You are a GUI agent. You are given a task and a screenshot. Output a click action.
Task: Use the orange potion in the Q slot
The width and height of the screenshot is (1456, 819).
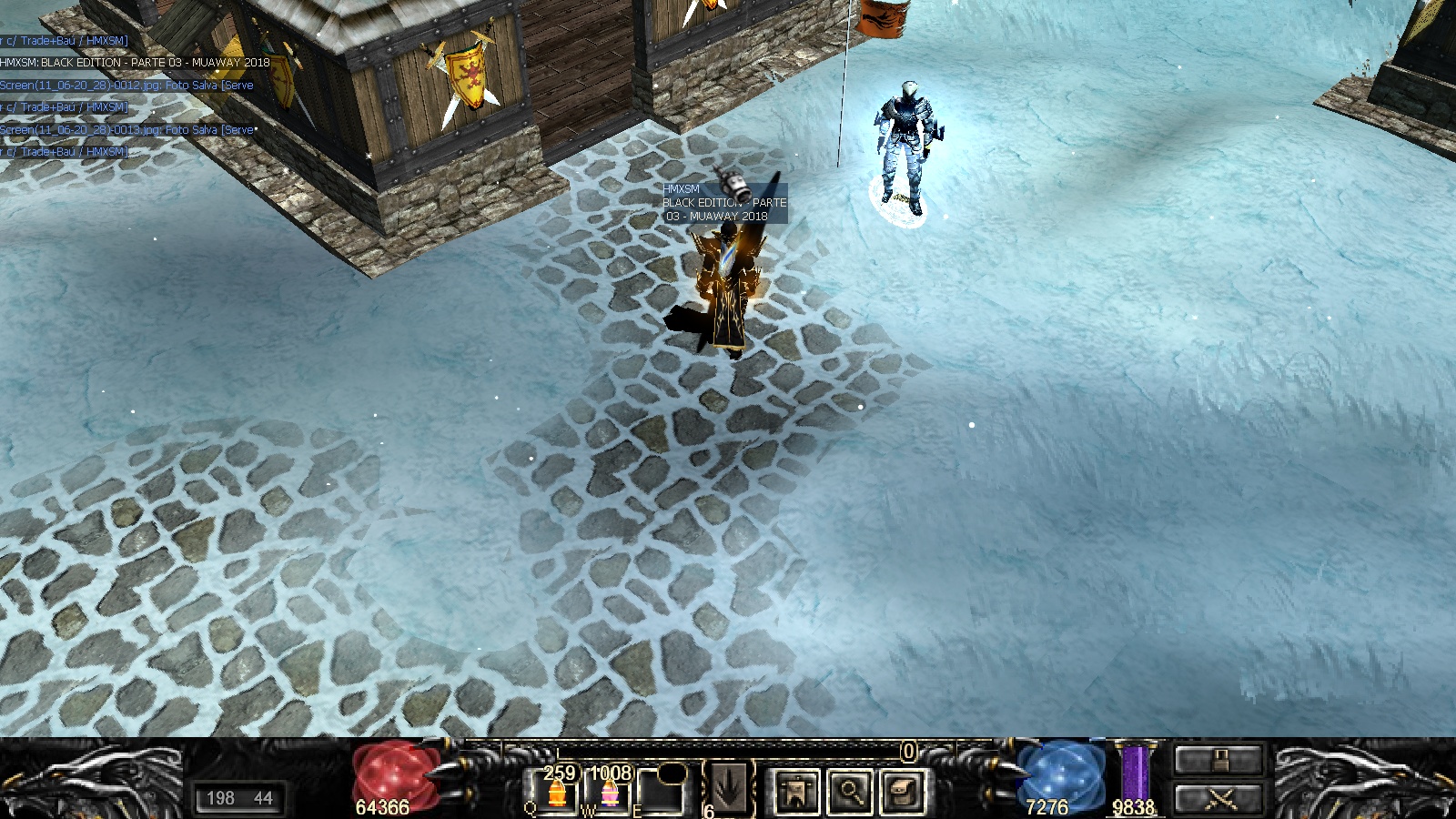point(556,794)
